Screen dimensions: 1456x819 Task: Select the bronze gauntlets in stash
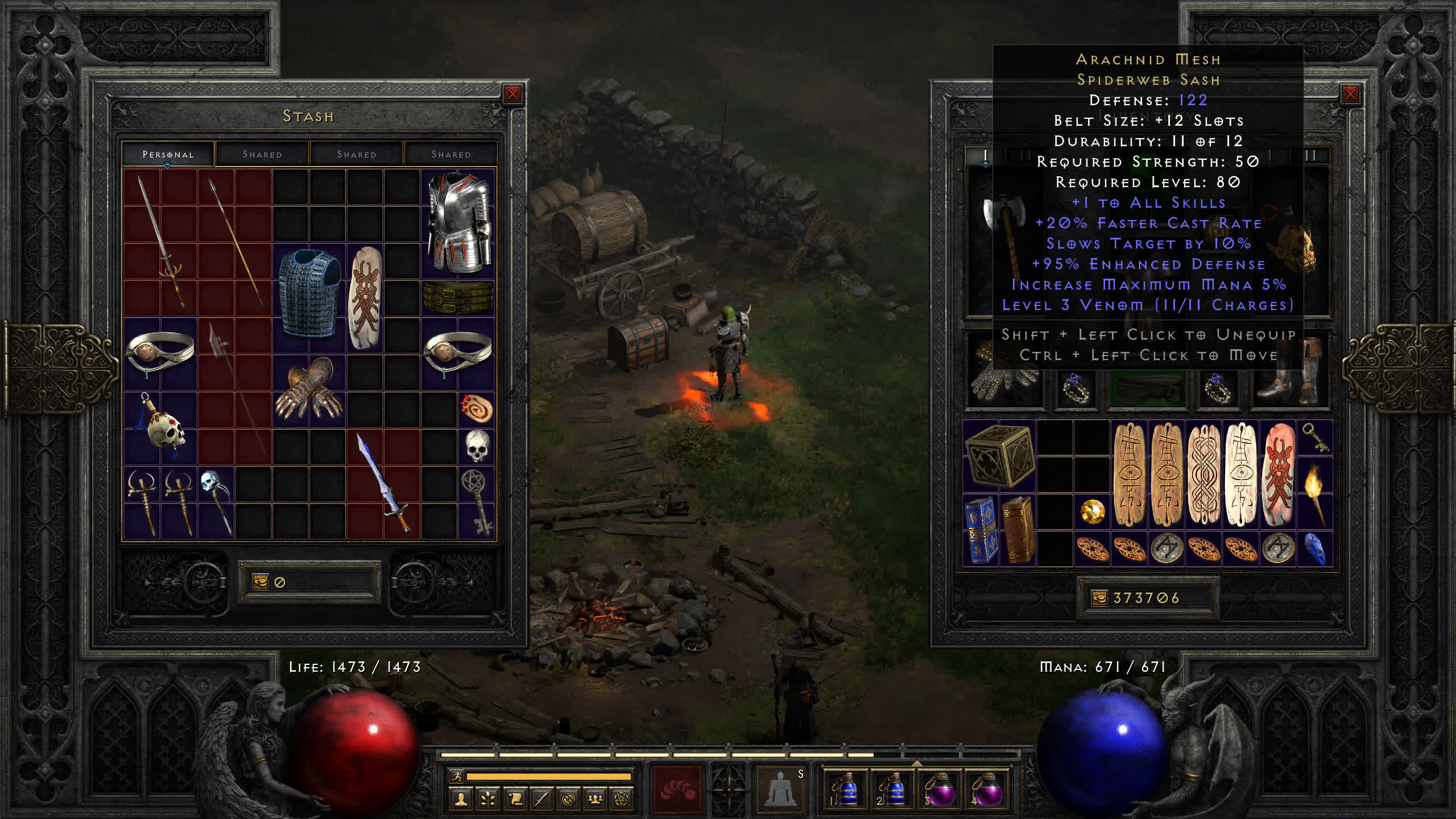309,390
